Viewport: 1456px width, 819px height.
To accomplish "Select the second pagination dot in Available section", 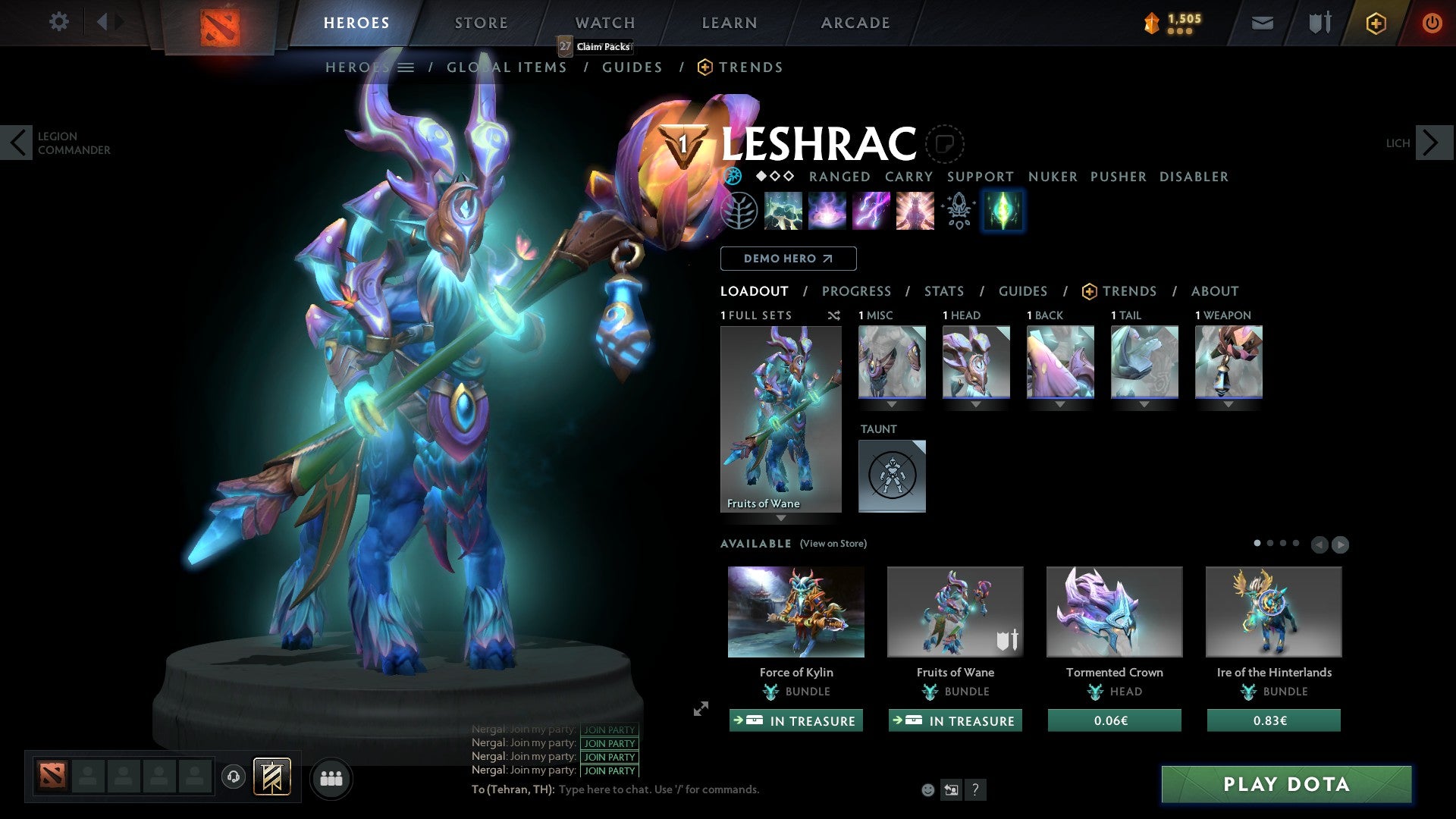I will pyautogui.click(x=1270, y=543).
